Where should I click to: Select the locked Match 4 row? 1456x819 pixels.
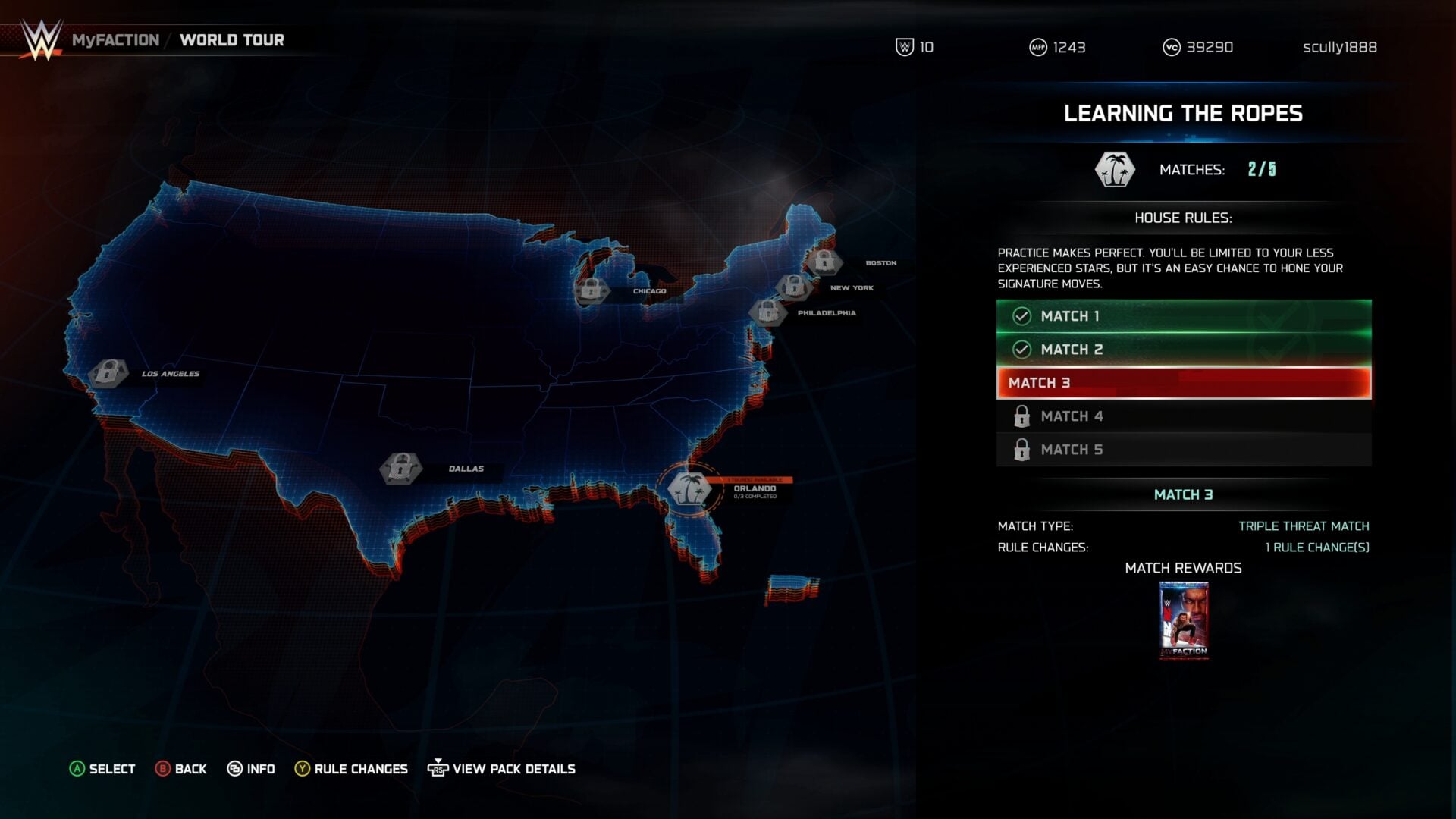coord(1183,416)
